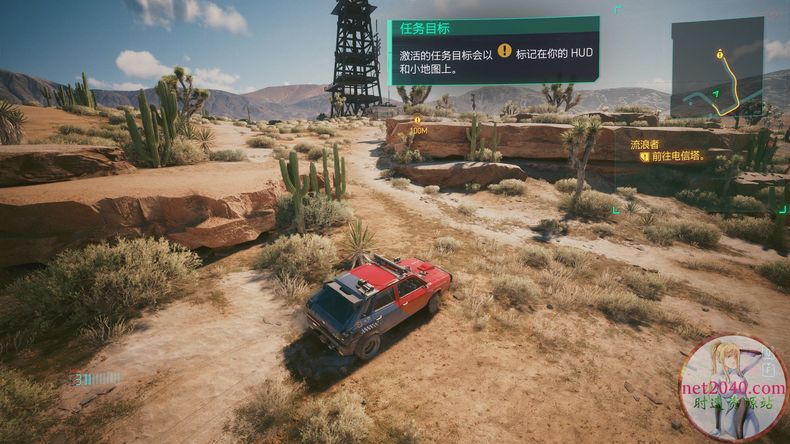790x444 pixels.
Task: Select the yellow quest marker on the minimap
Action: tap(719, 54)
